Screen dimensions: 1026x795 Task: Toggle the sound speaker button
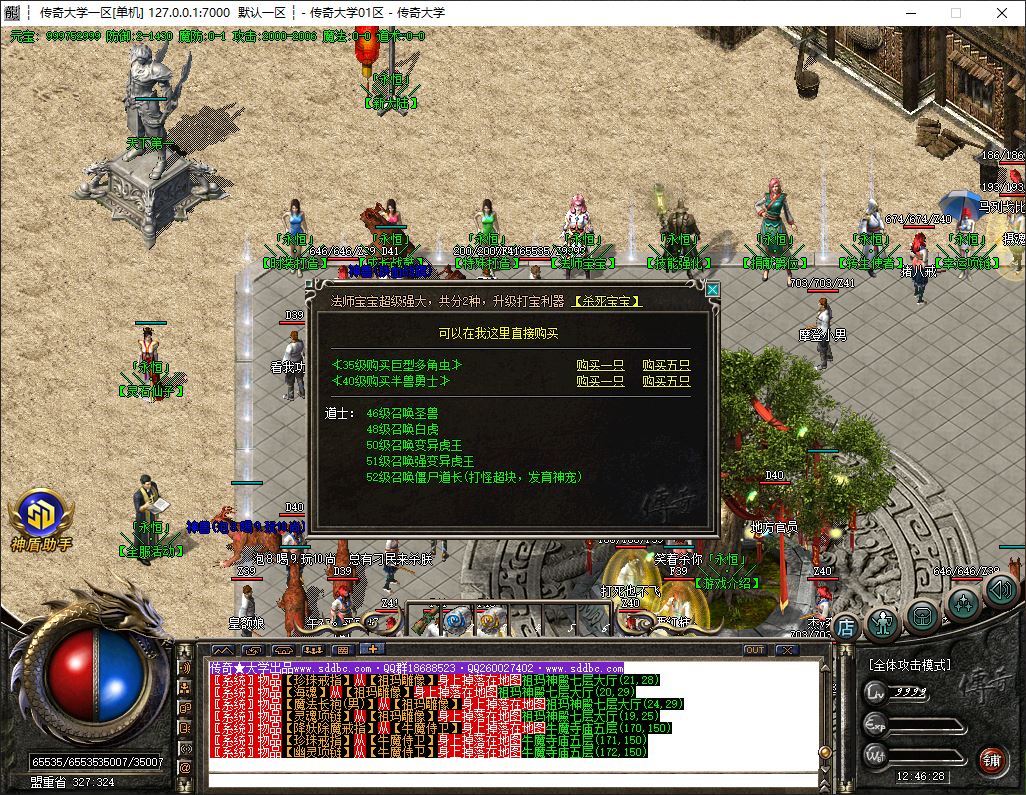click(x=999, y=590)
